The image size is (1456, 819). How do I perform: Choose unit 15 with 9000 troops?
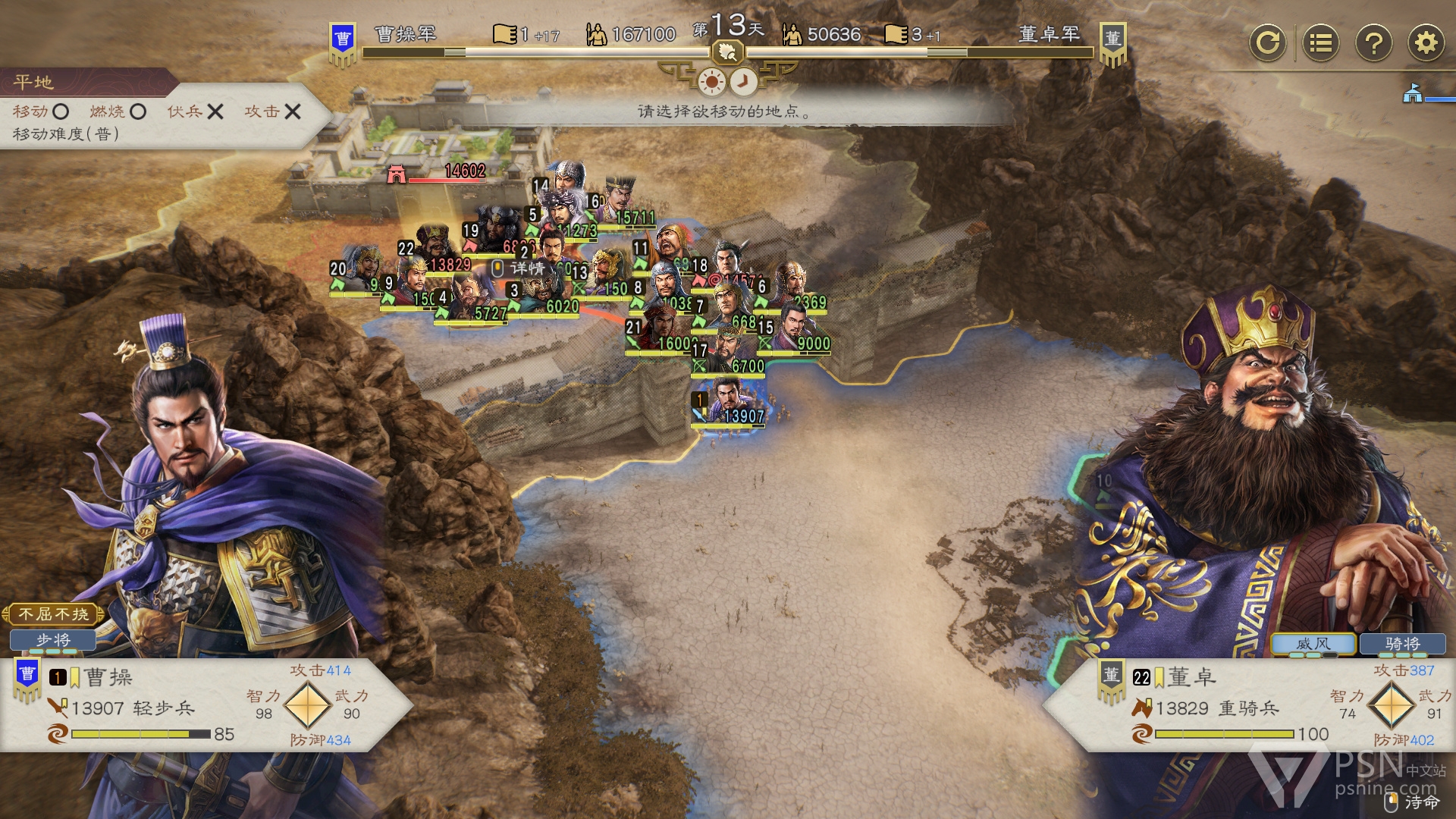click(794, 331)
